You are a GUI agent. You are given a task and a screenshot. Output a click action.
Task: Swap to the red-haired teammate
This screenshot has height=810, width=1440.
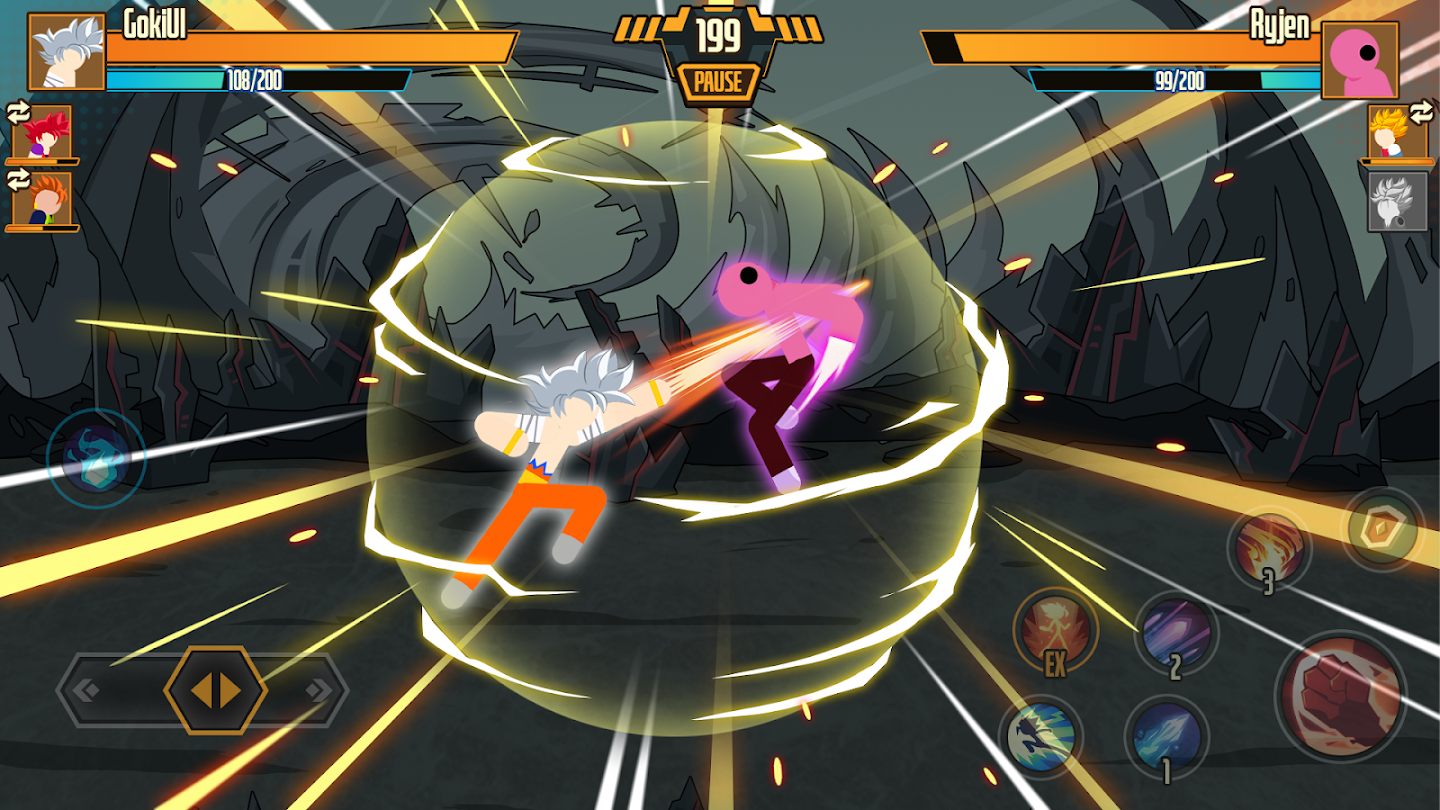pos(42,135)
